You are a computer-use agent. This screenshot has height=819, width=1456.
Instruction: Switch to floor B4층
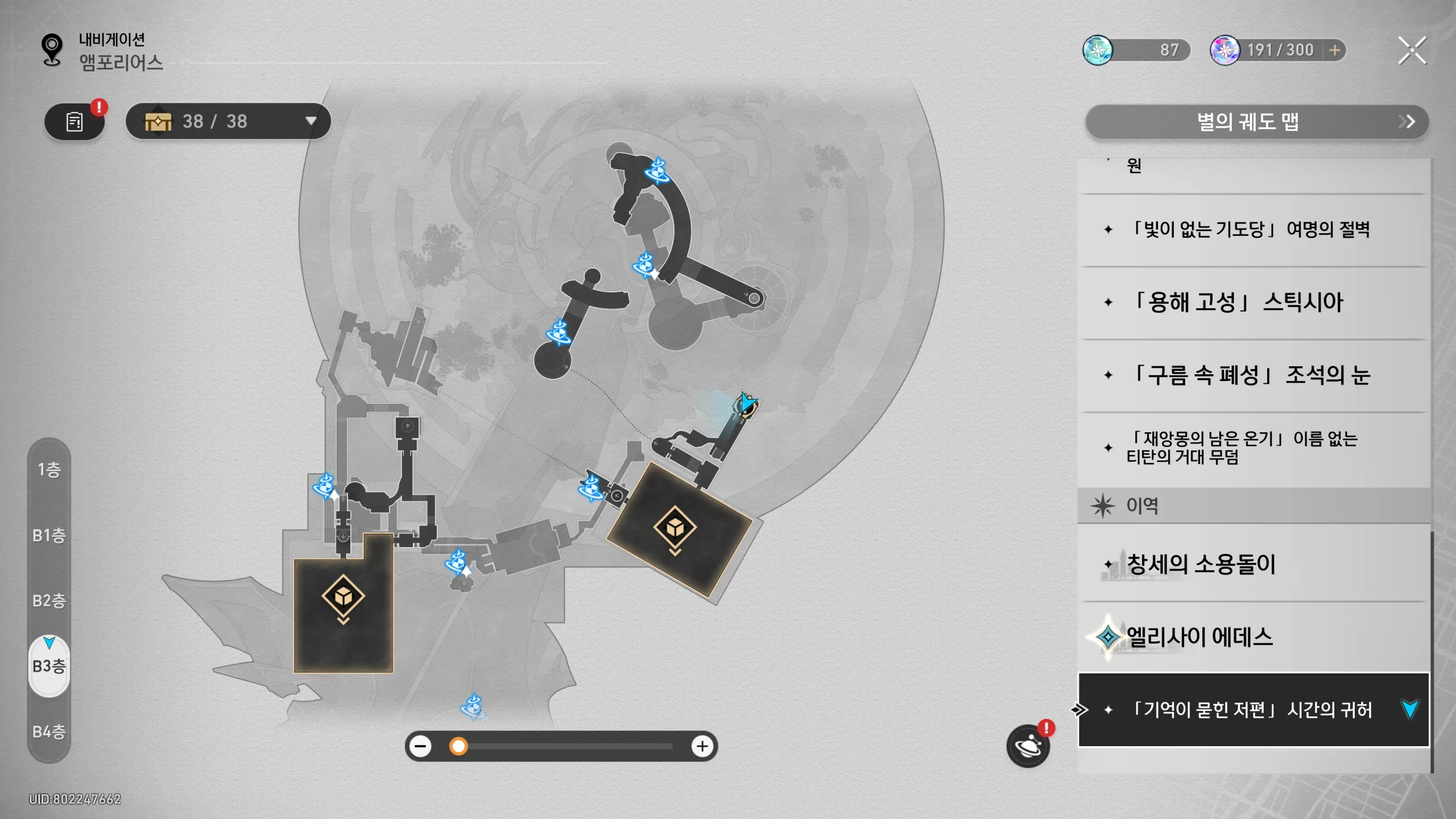[x=49, y=731]
